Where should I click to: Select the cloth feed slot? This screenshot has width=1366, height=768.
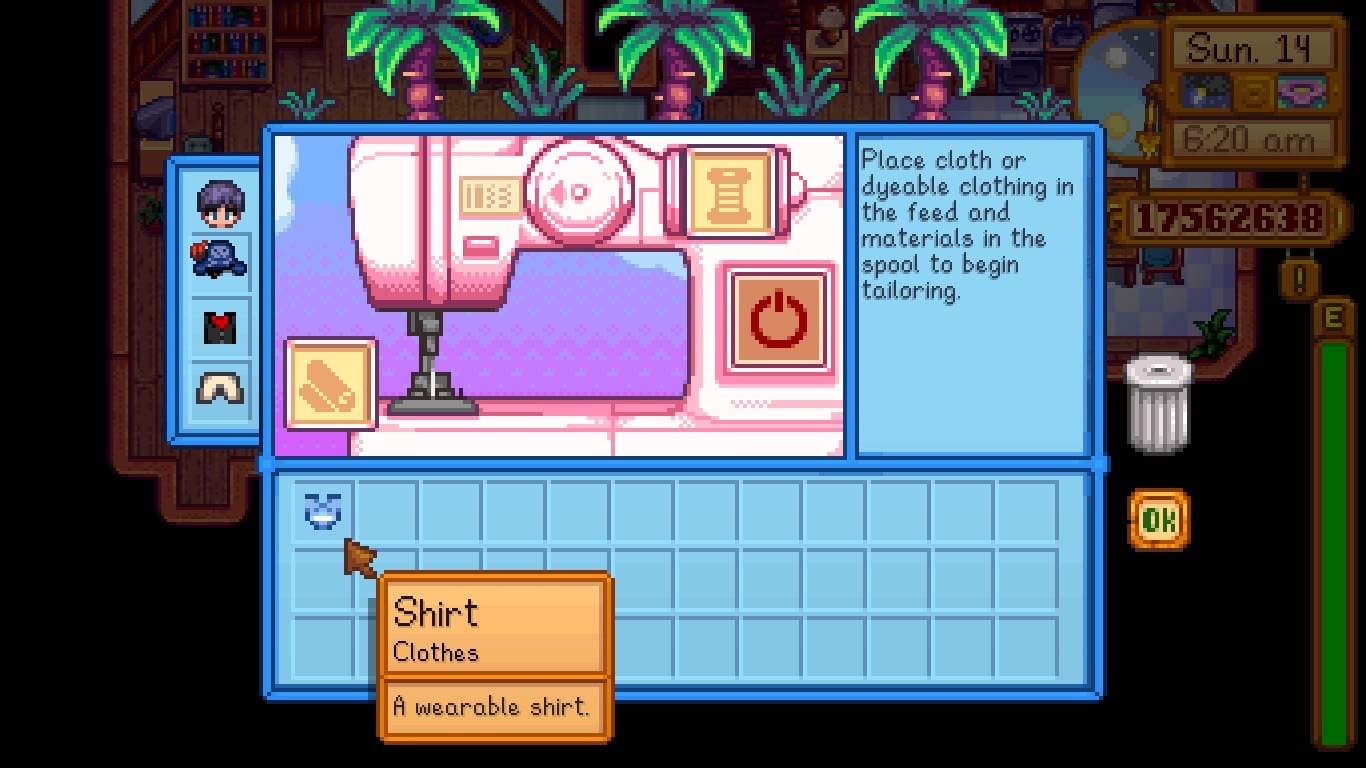pyautogui.click(x=331, y=385)
